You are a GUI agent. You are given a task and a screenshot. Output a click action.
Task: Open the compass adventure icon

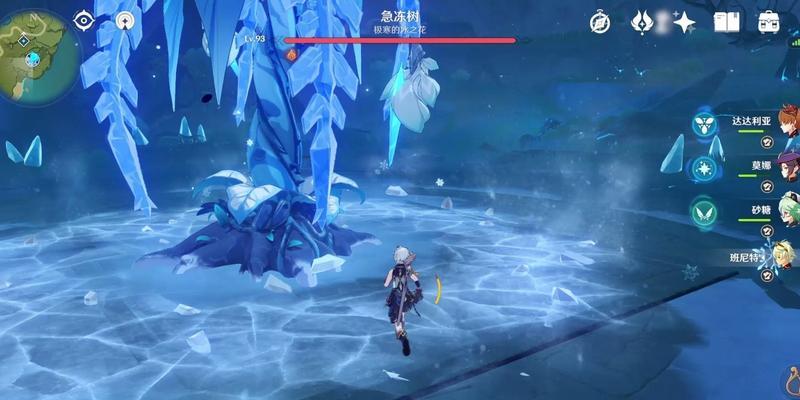click(600, 22)
